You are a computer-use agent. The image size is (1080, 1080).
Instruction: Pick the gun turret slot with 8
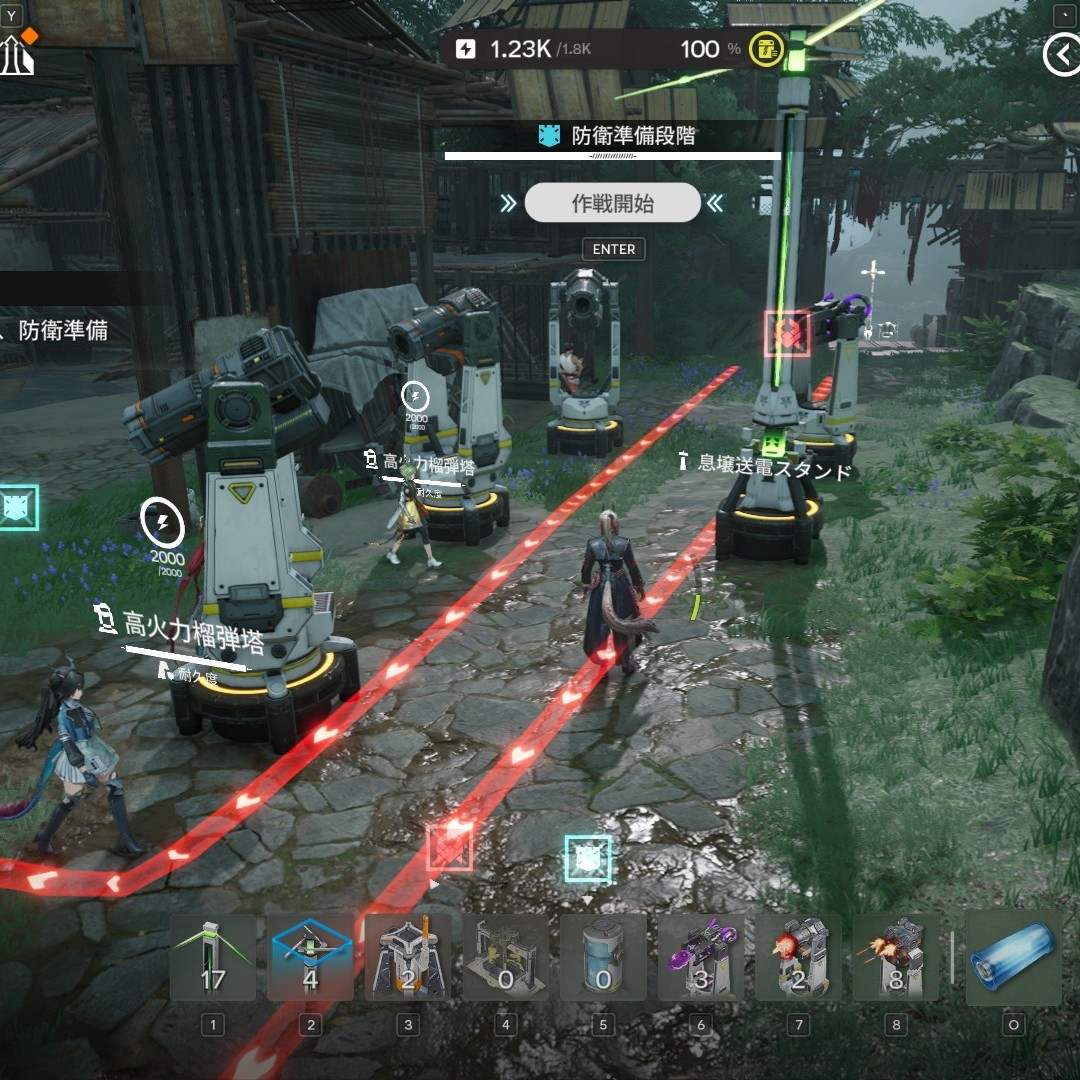896,958
